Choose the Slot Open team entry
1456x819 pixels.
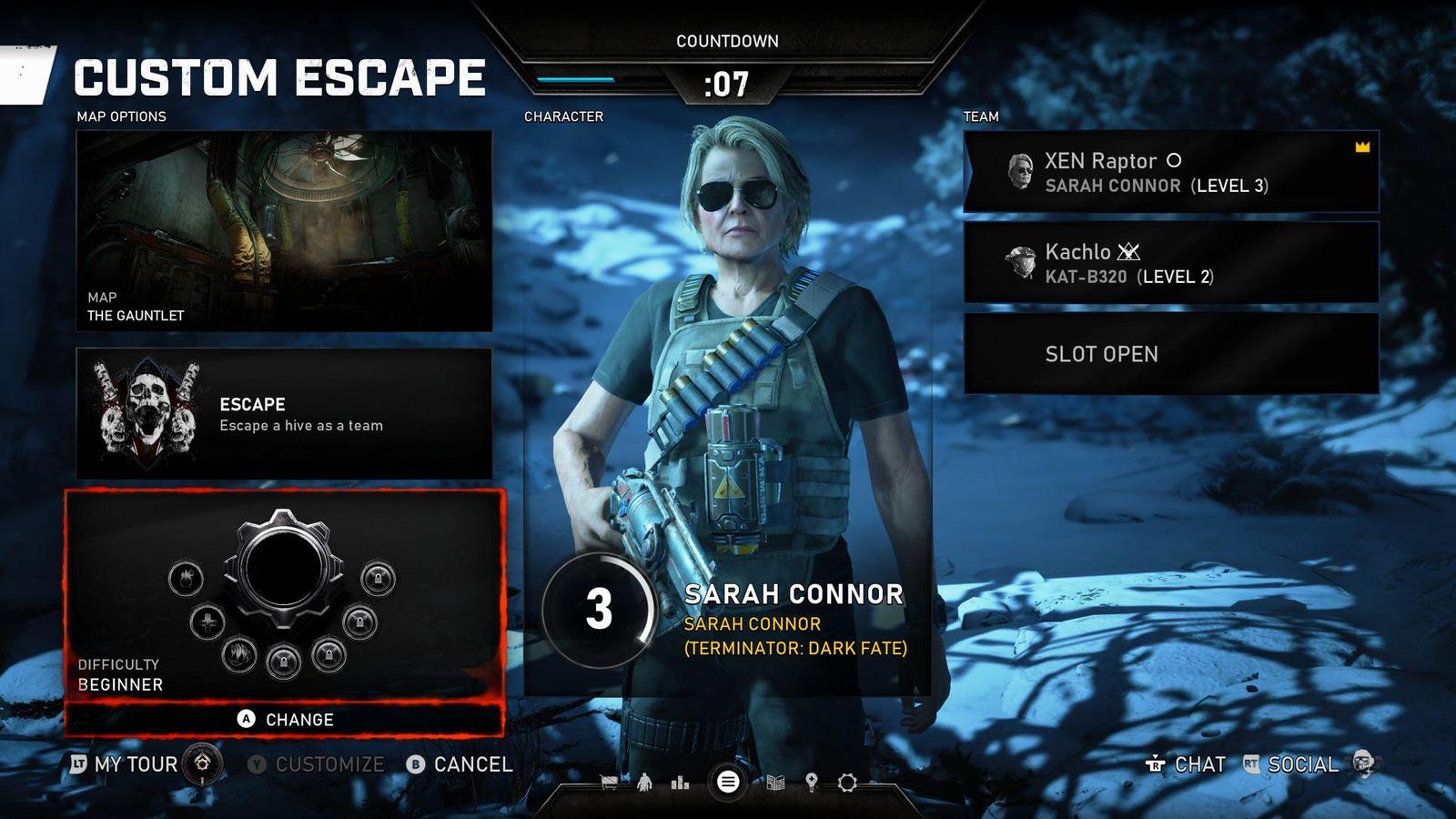click(x=1171, y=354)
